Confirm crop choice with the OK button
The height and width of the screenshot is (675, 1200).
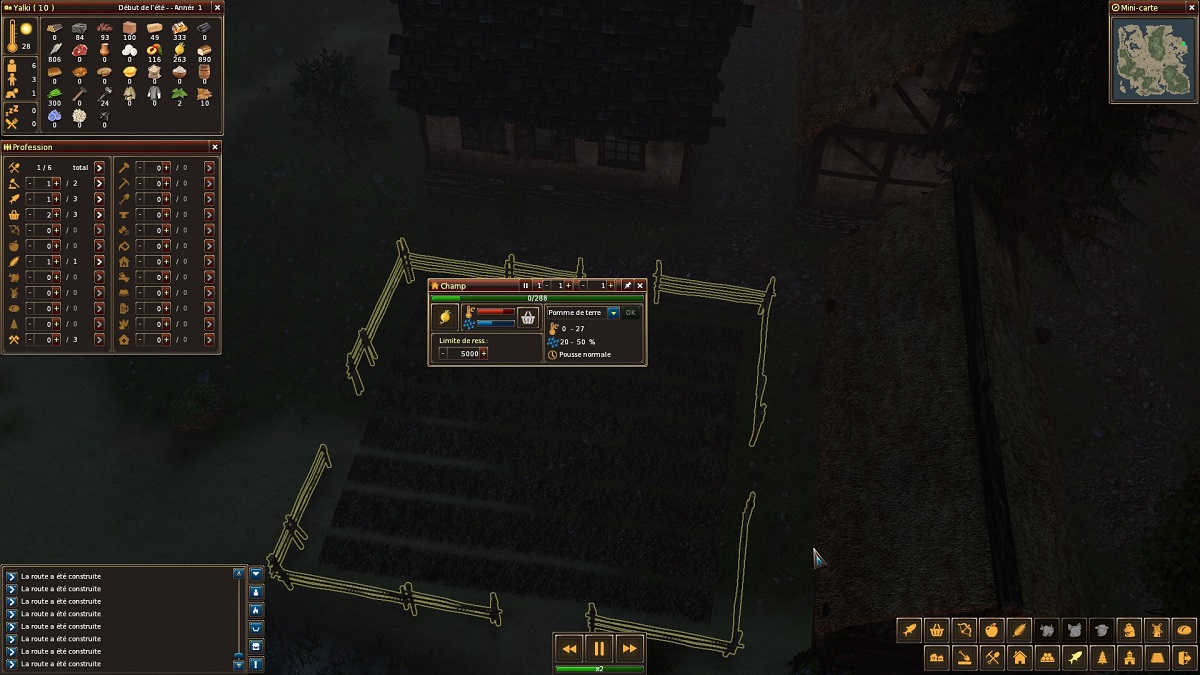point(630,313)
